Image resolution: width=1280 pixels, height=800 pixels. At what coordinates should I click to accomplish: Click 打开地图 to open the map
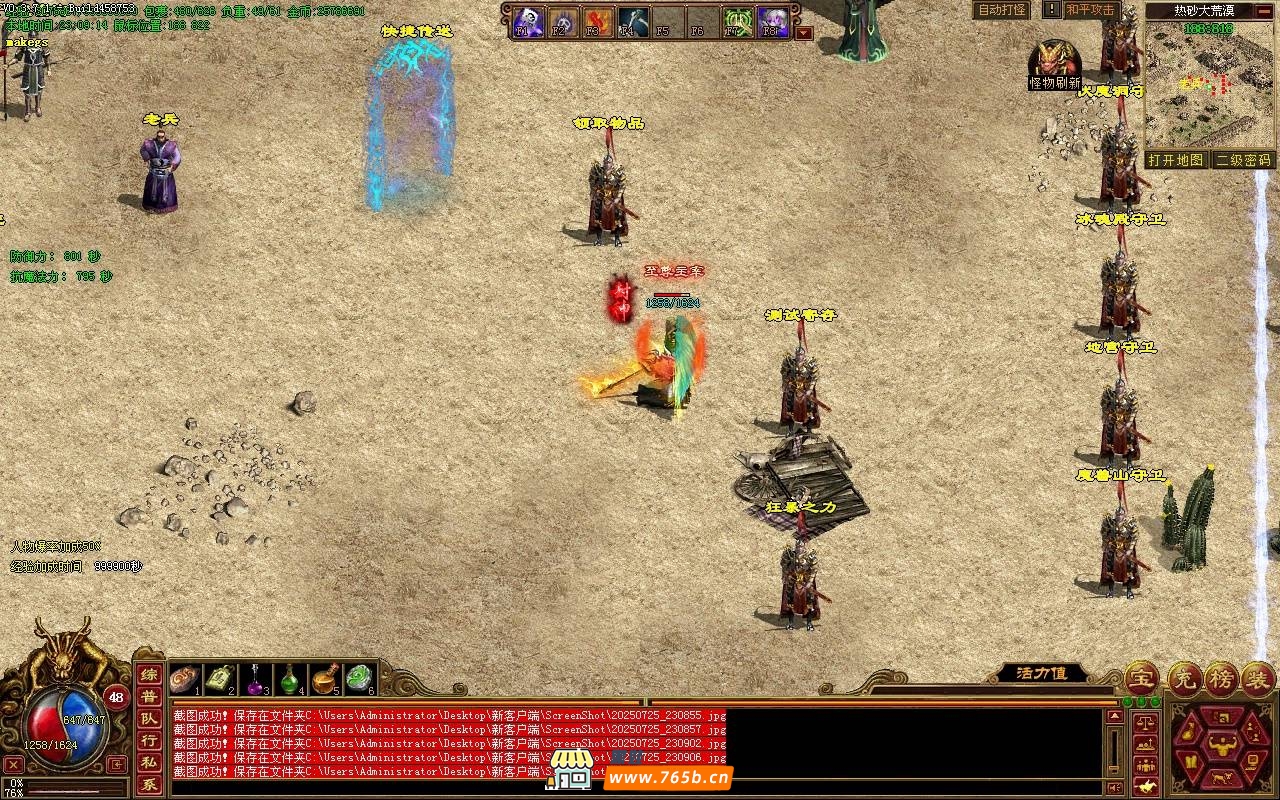1175,160
